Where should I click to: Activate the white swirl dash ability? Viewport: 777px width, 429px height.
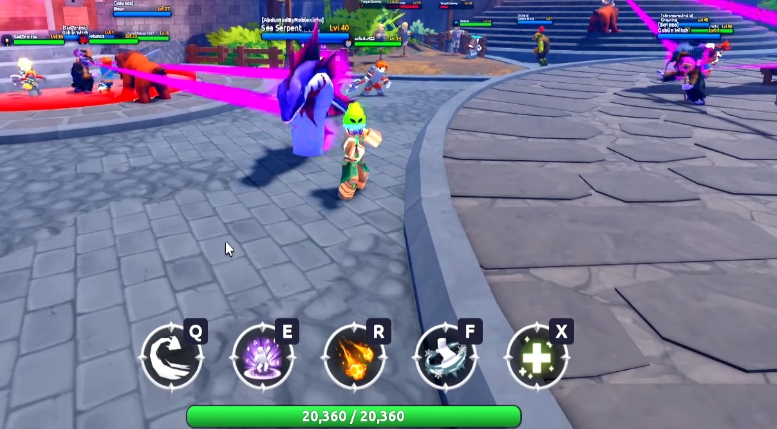(x=171, y=357)
